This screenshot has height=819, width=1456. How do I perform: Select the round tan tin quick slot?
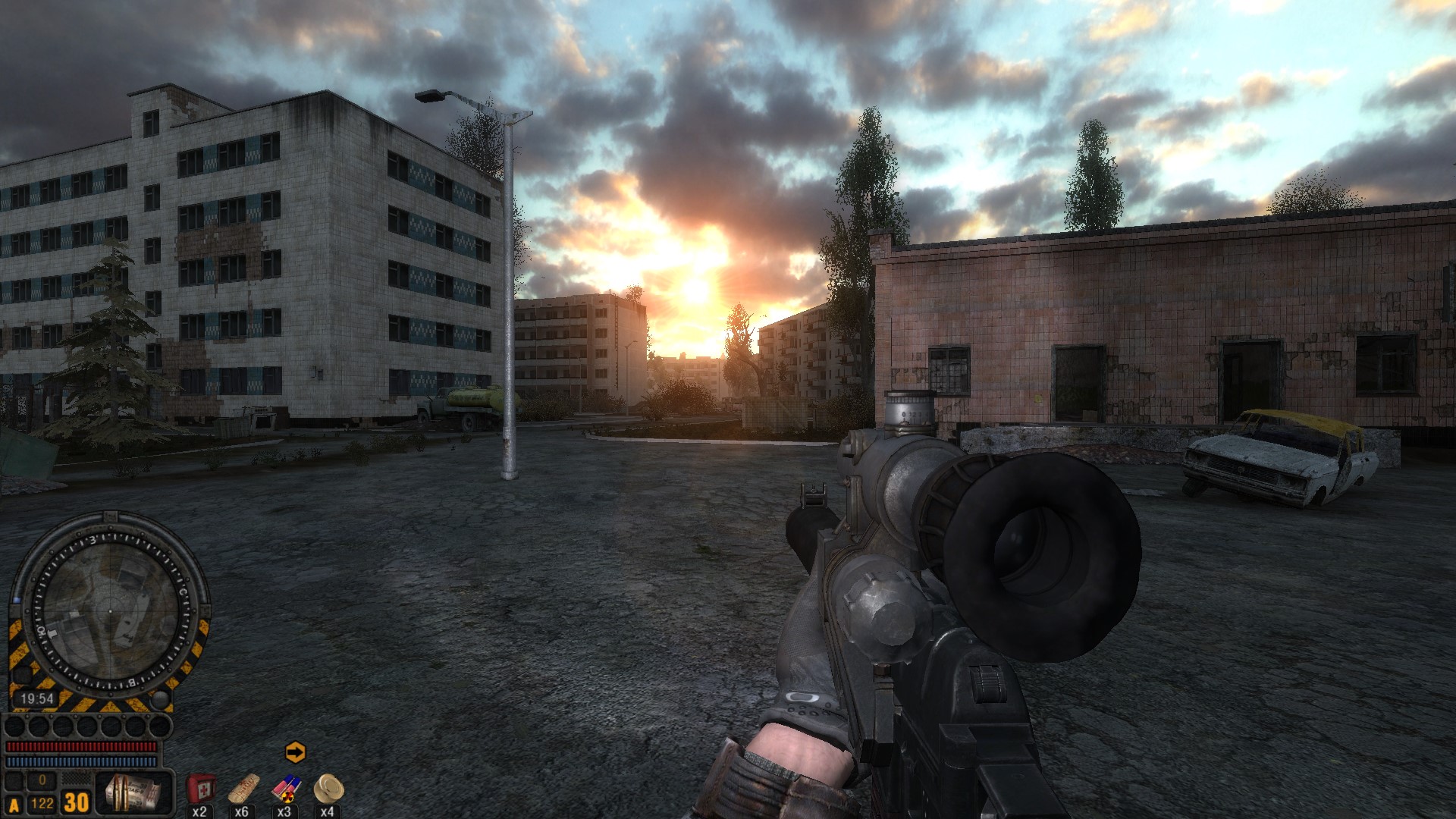pos(328,789)
